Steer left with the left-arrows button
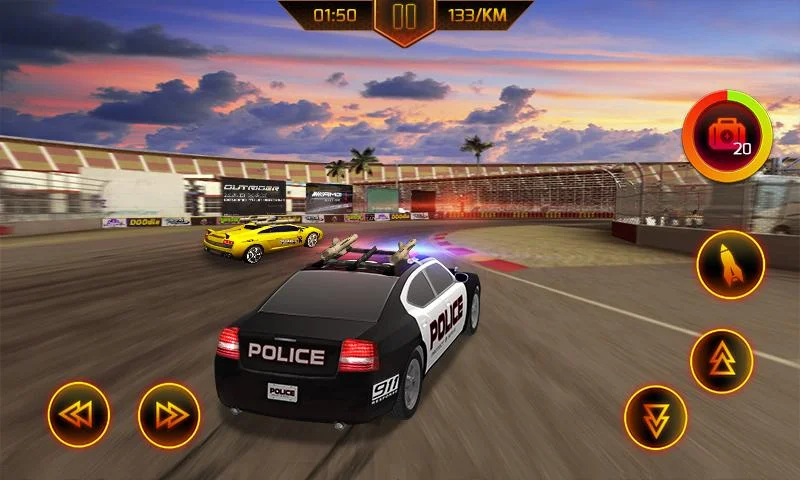This screenshot has width=800, height=480. pyautogui.click(x=79, y=414)
